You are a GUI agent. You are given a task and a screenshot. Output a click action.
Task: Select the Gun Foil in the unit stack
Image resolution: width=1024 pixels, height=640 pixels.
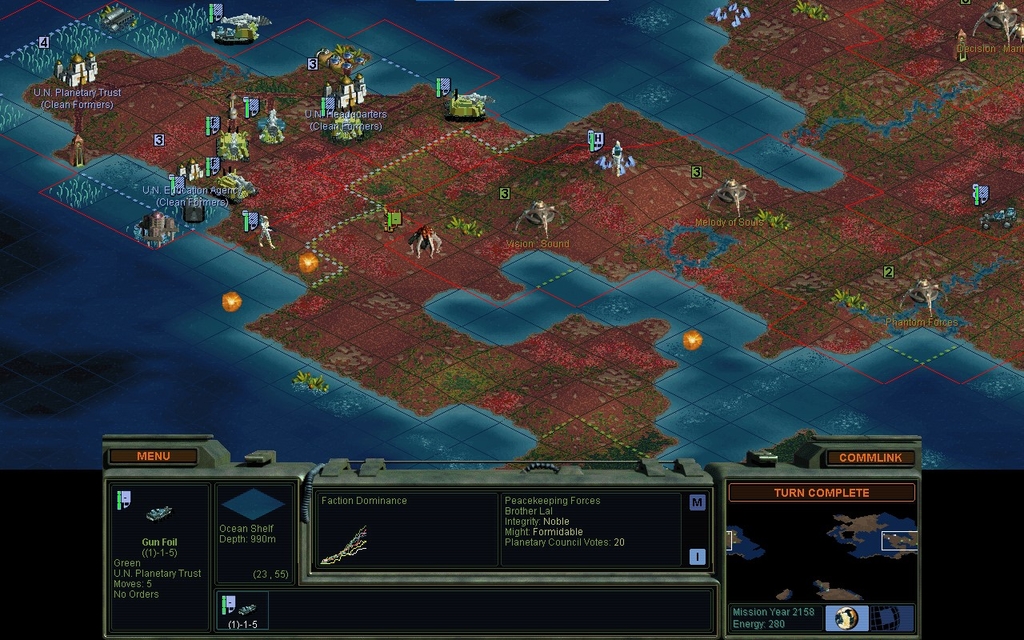pos(242,609)
